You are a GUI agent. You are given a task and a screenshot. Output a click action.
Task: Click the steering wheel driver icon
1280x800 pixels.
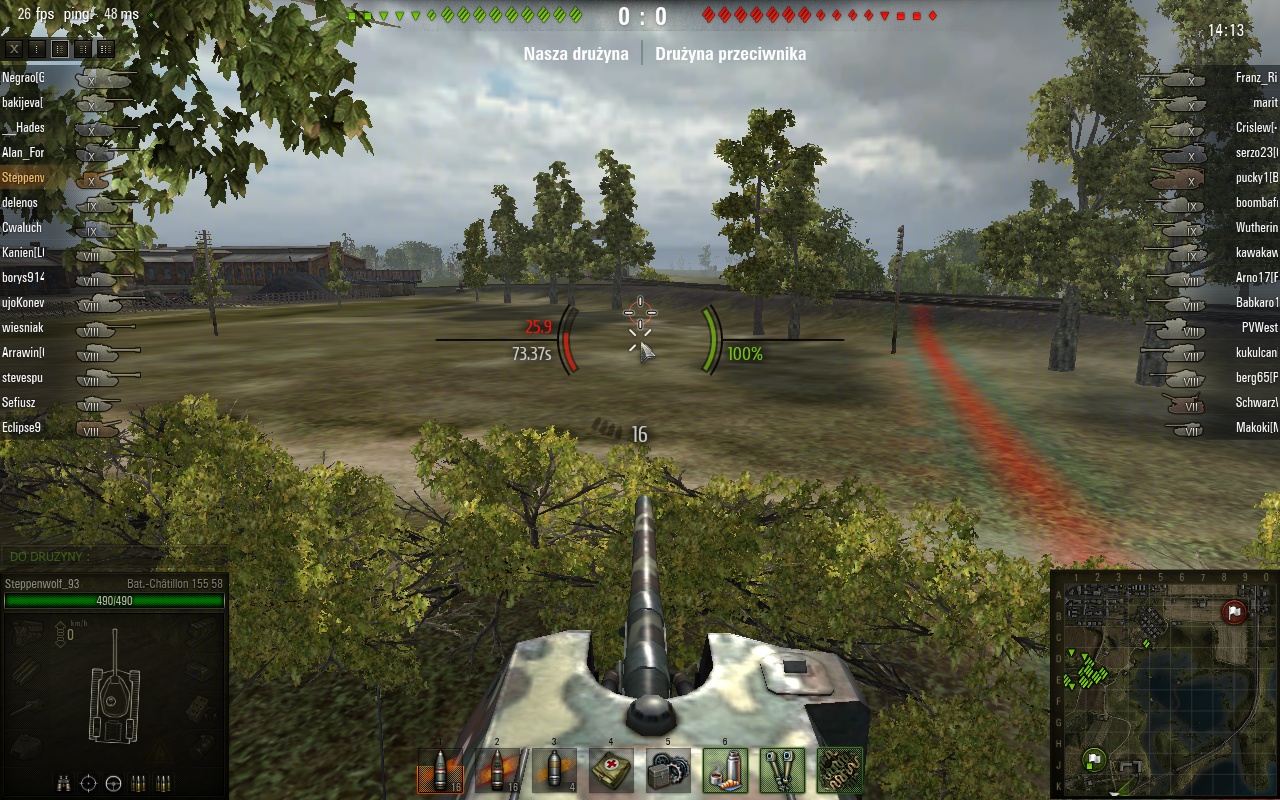[113, 783]
